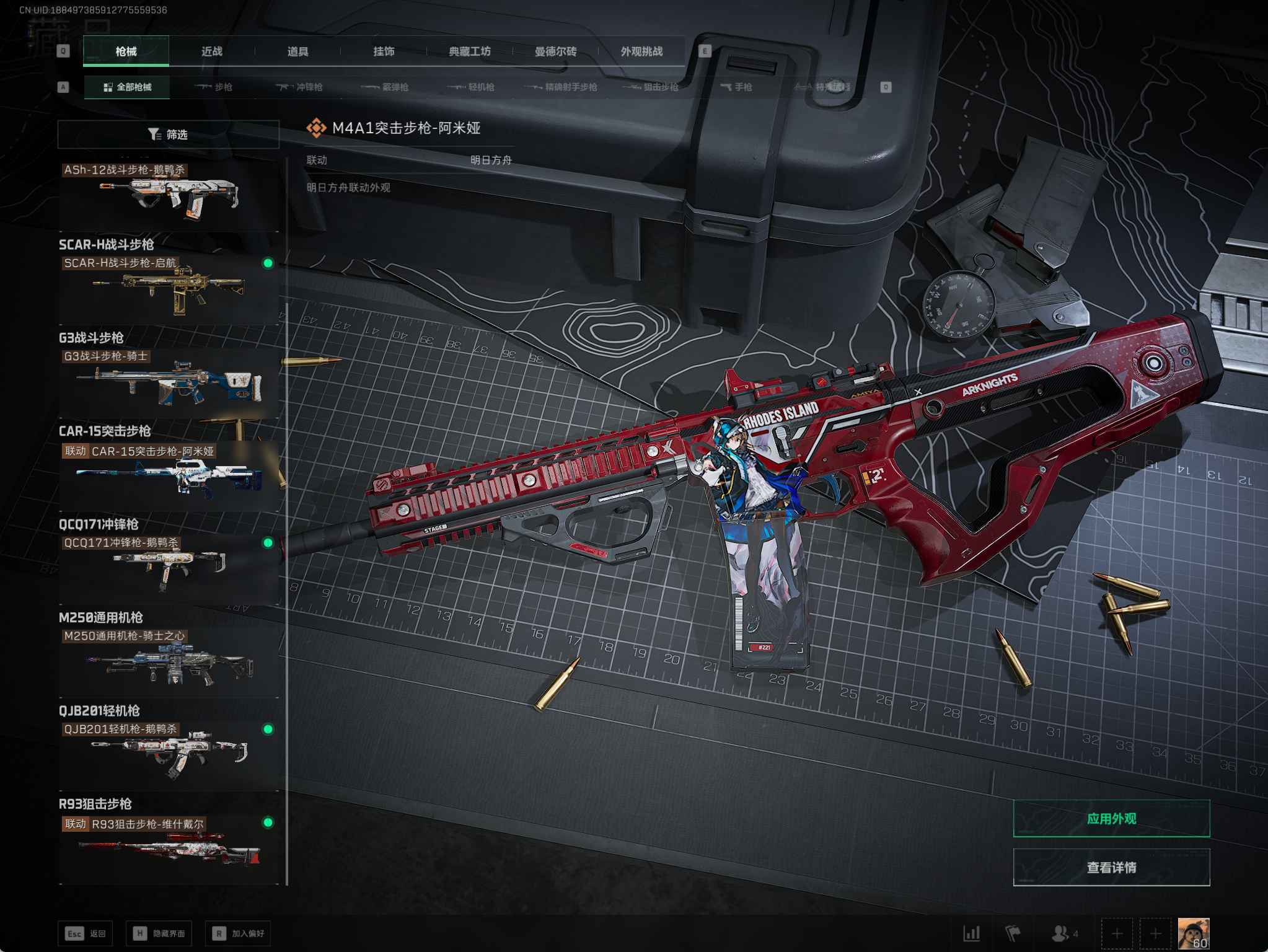This screenshot has height=952, width=1268.
Task: Show only 狙击步枪 sniper rifles
Action: (651, 87)
